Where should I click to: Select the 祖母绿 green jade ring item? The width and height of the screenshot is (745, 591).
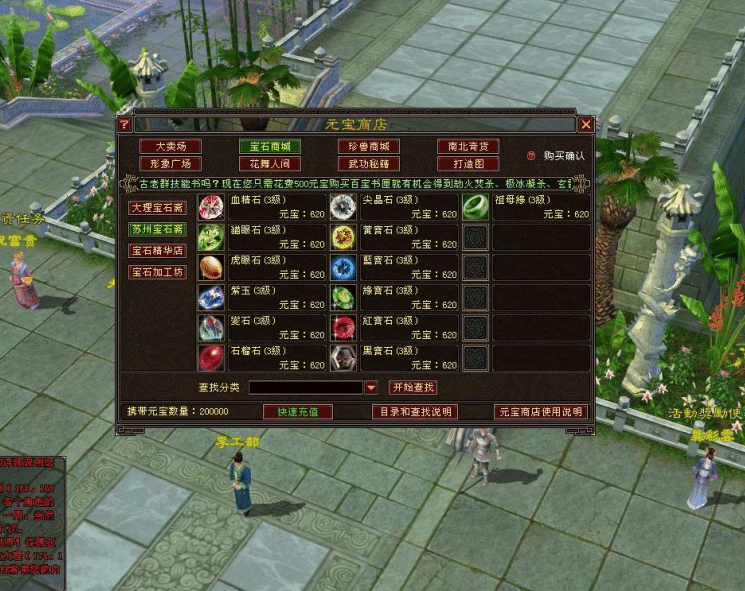tap(475, 207)
